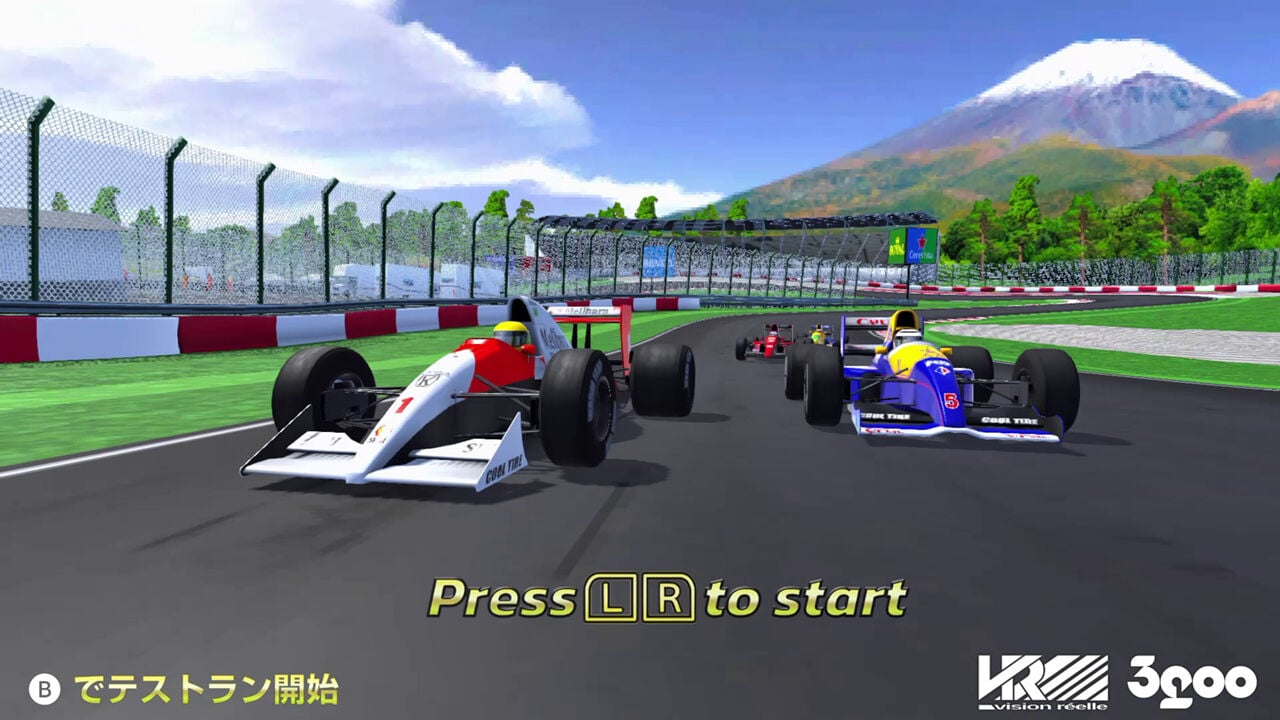Click the trackside billboard near the fence
Image resolution: width=1280 pixels, height=720 pixels.
coord(915,248)
